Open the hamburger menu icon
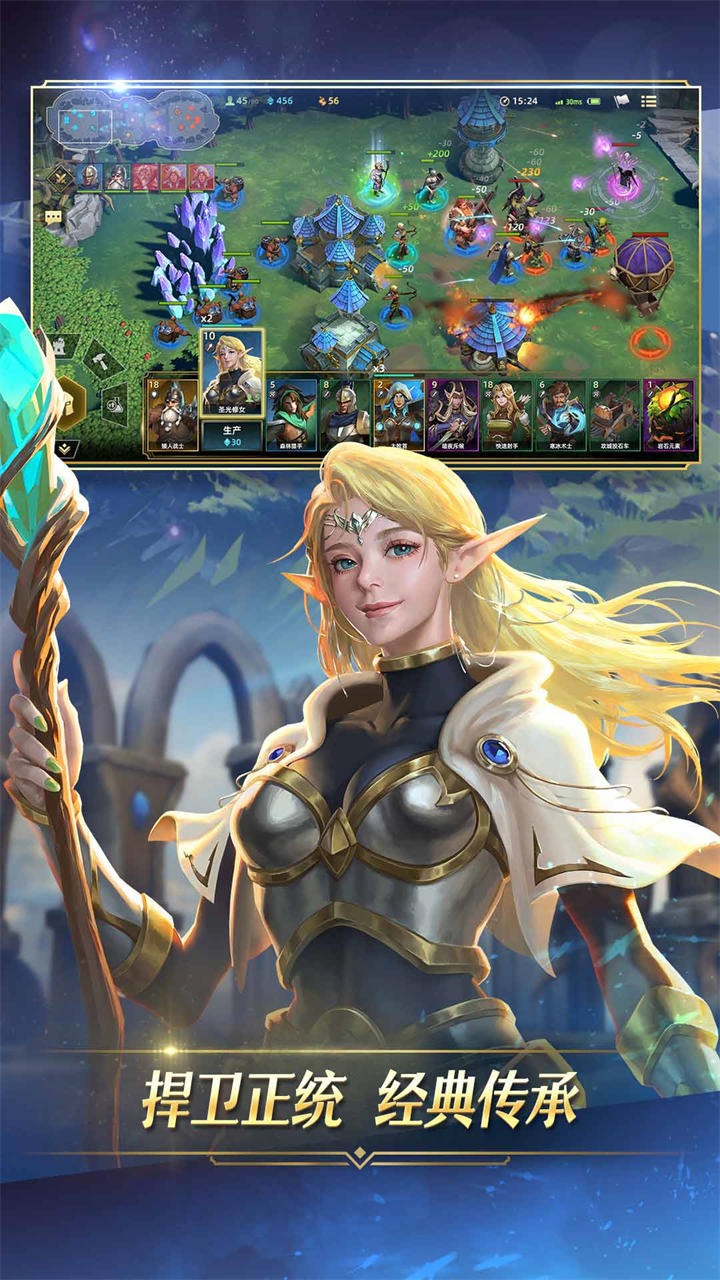The width and height of the screenshot is (720, 1280). tap(649, 101)
